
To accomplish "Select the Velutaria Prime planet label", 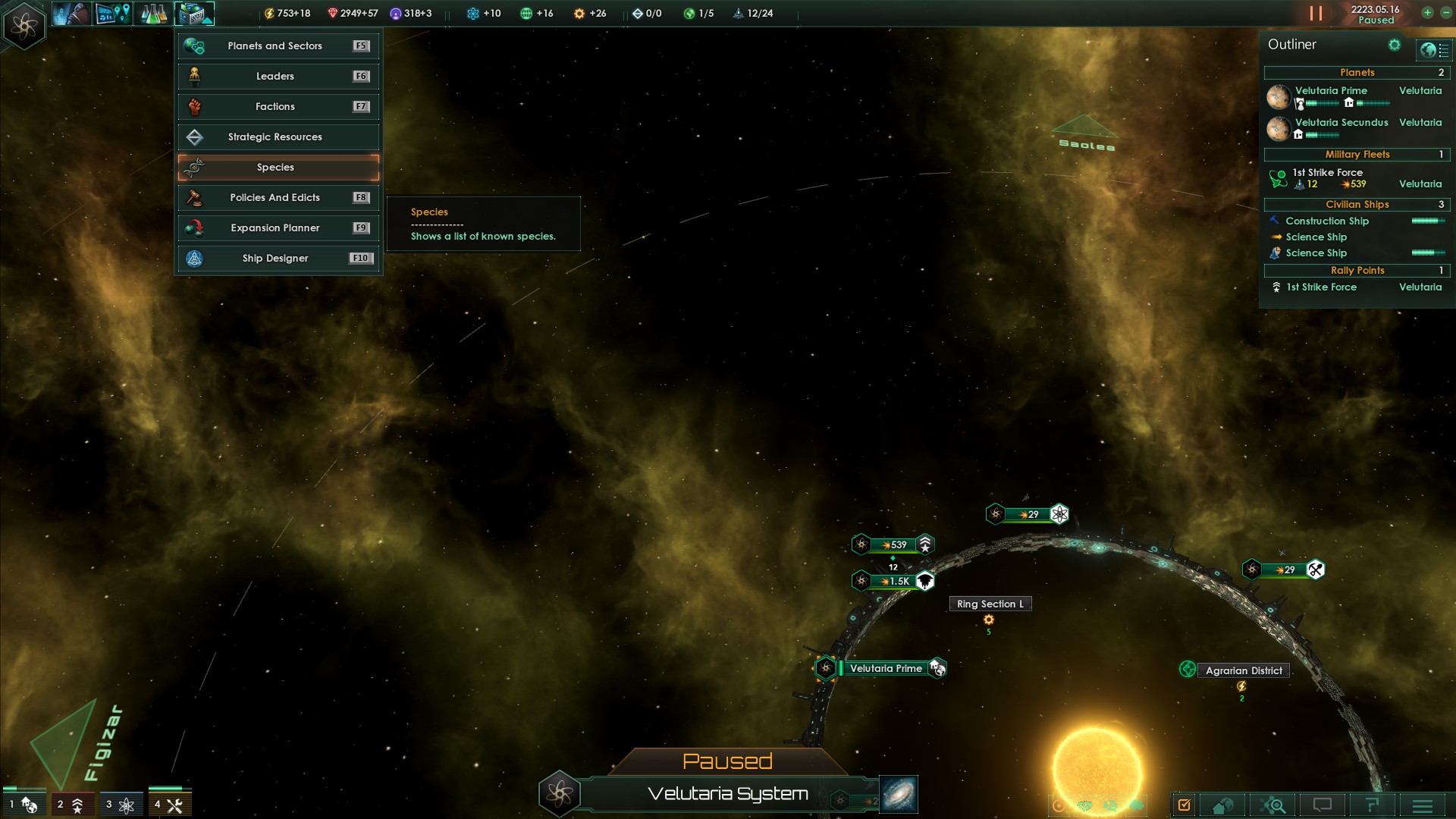I will click(x=886, y=669).
